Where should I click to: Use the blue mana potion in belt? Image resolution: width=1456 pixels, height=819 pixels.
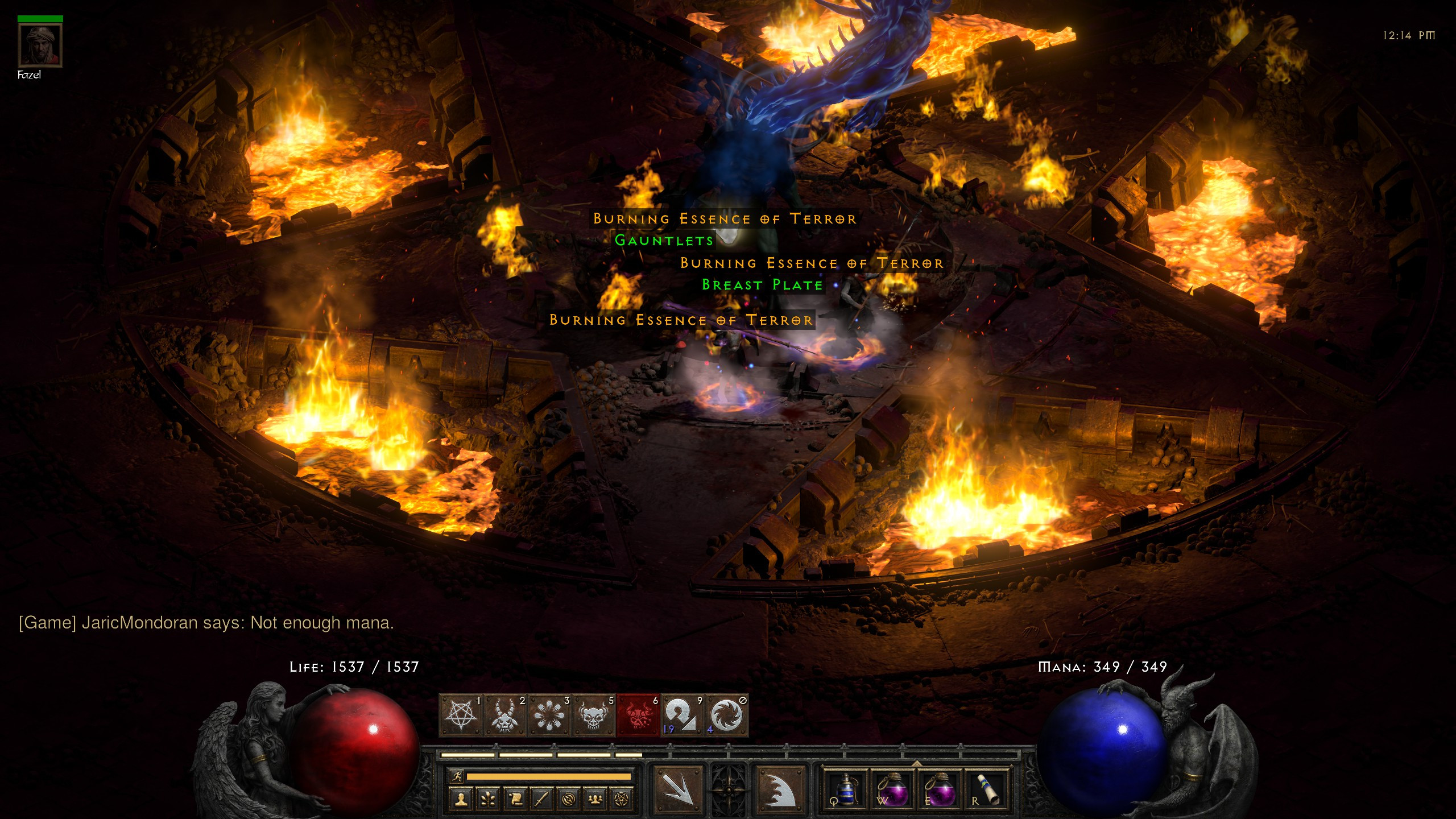click(846, 788)
